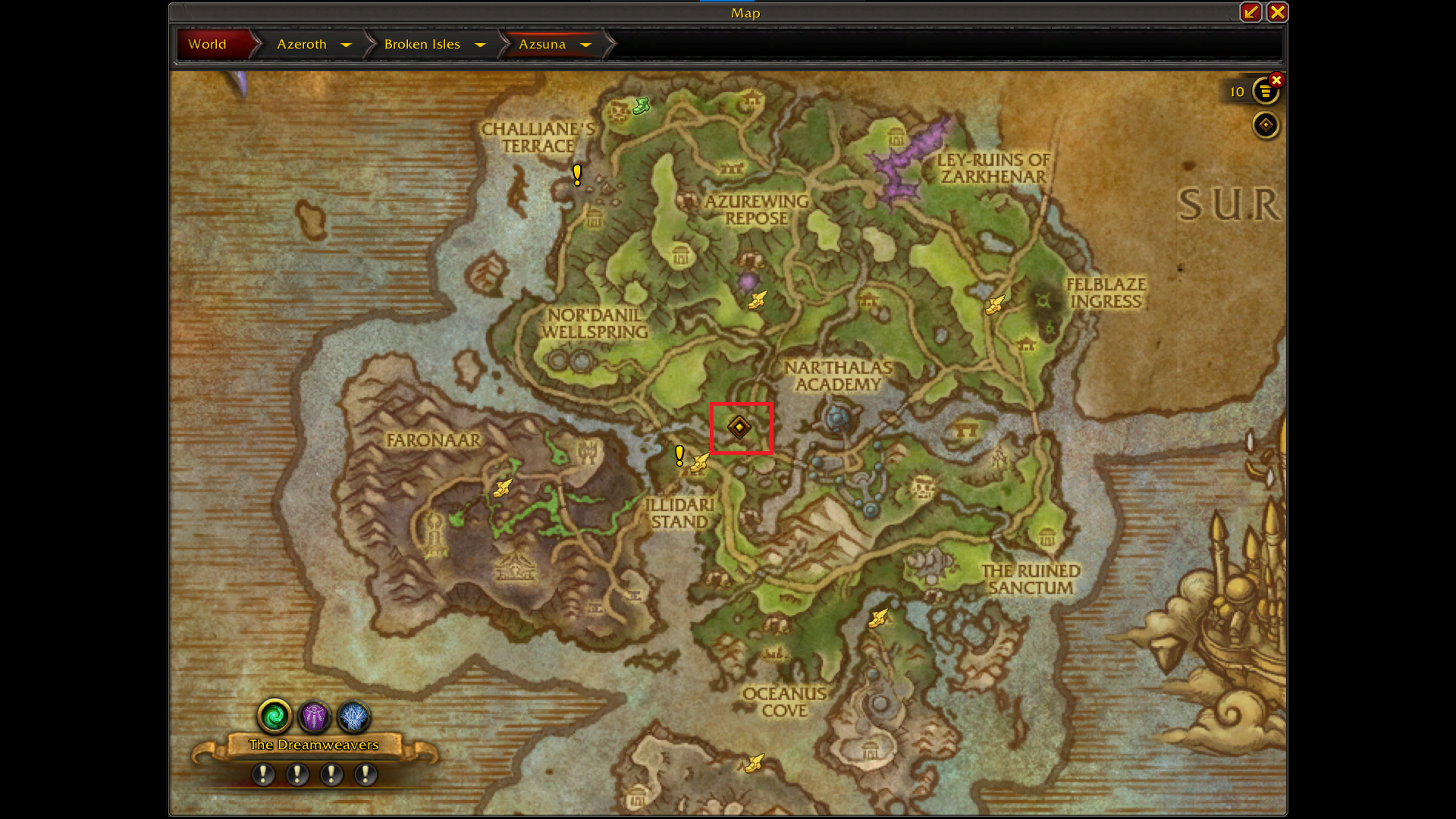Go to the World map breadcrumb

tap(208, 44)
